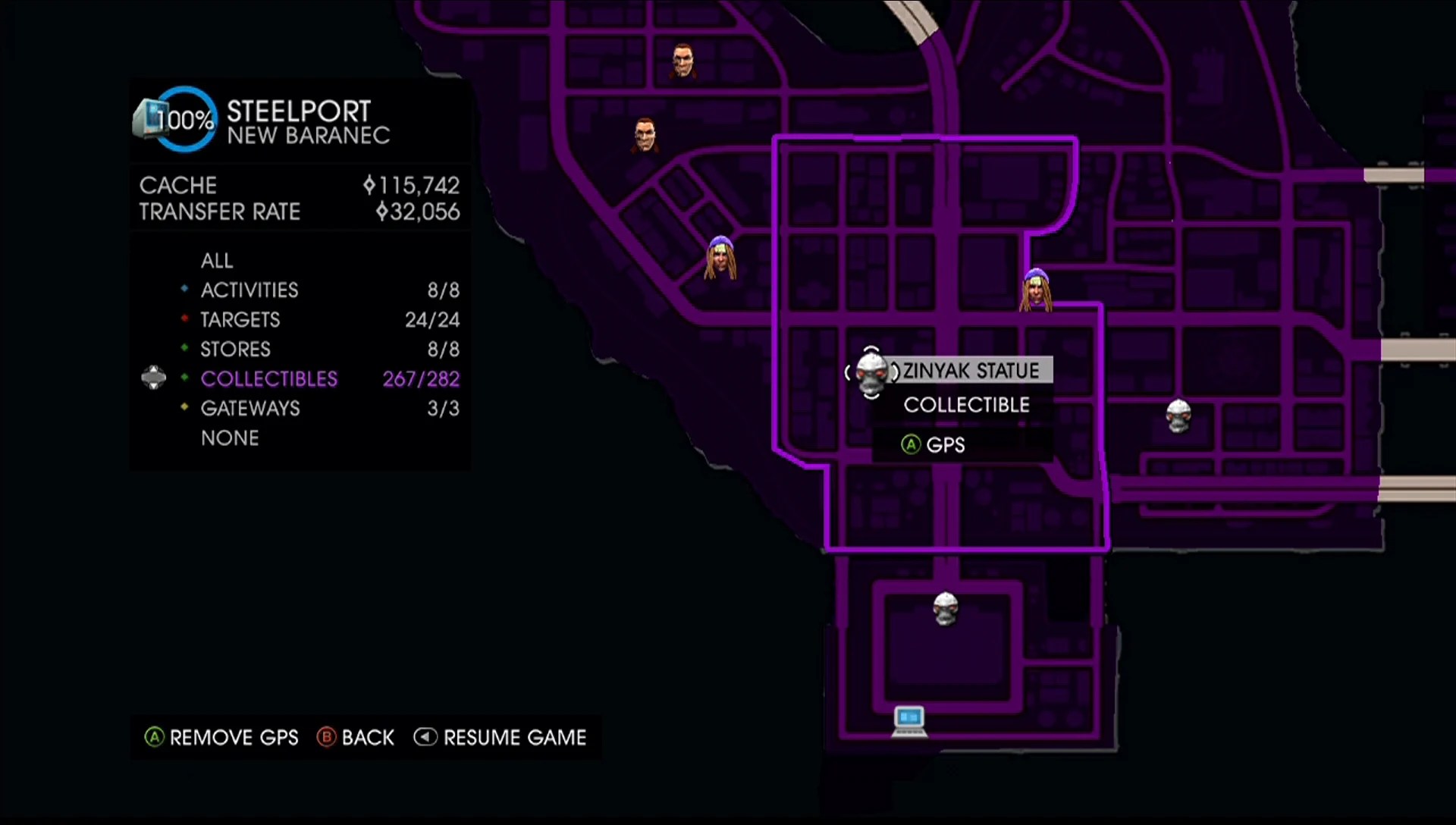
Task: Click the Zinyak statue skull icon on the right edge
Action: [x=1178, y=414]
